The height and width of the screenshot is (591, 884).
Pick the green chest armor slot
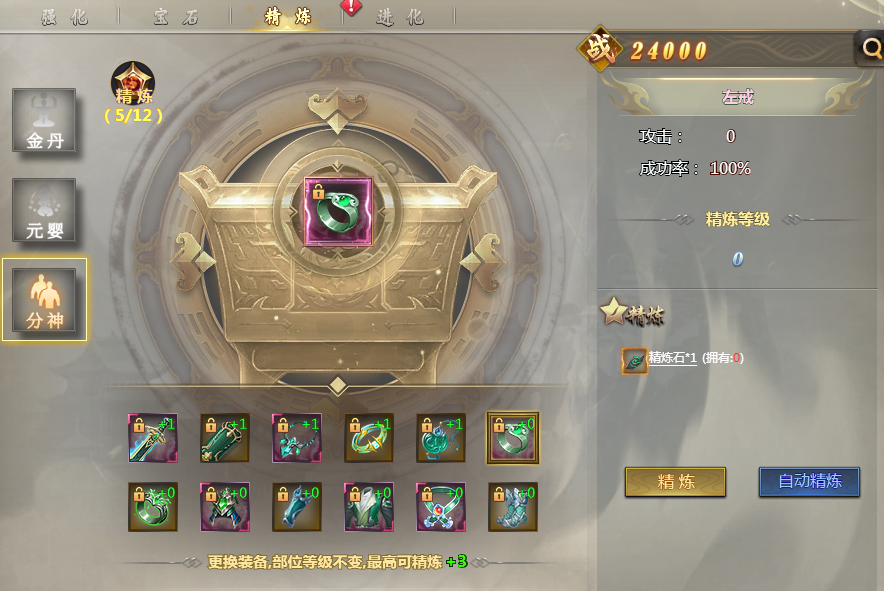pyautogui.click(x=369, y=507)
